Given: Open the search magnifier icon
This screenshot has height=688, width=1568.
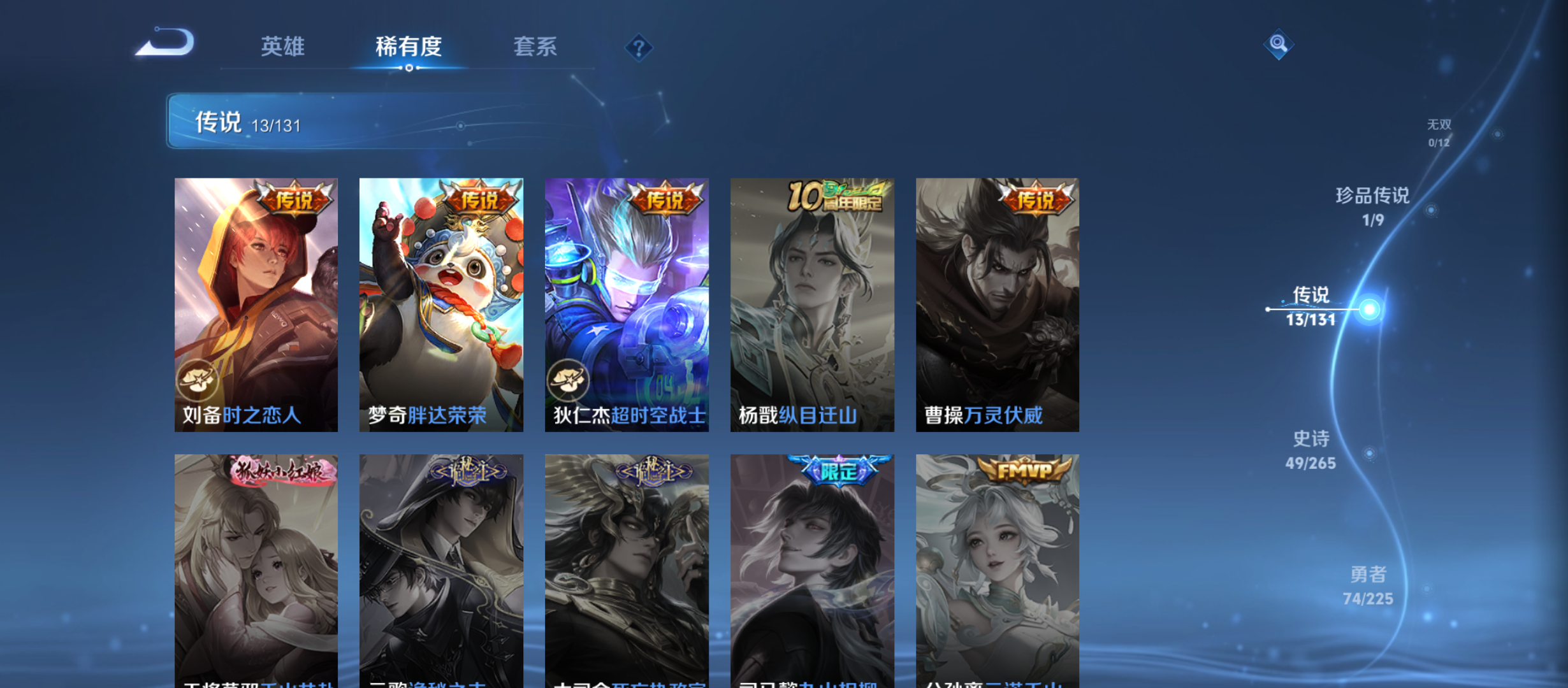Looking at the screenshot, I should point(1279,45).
